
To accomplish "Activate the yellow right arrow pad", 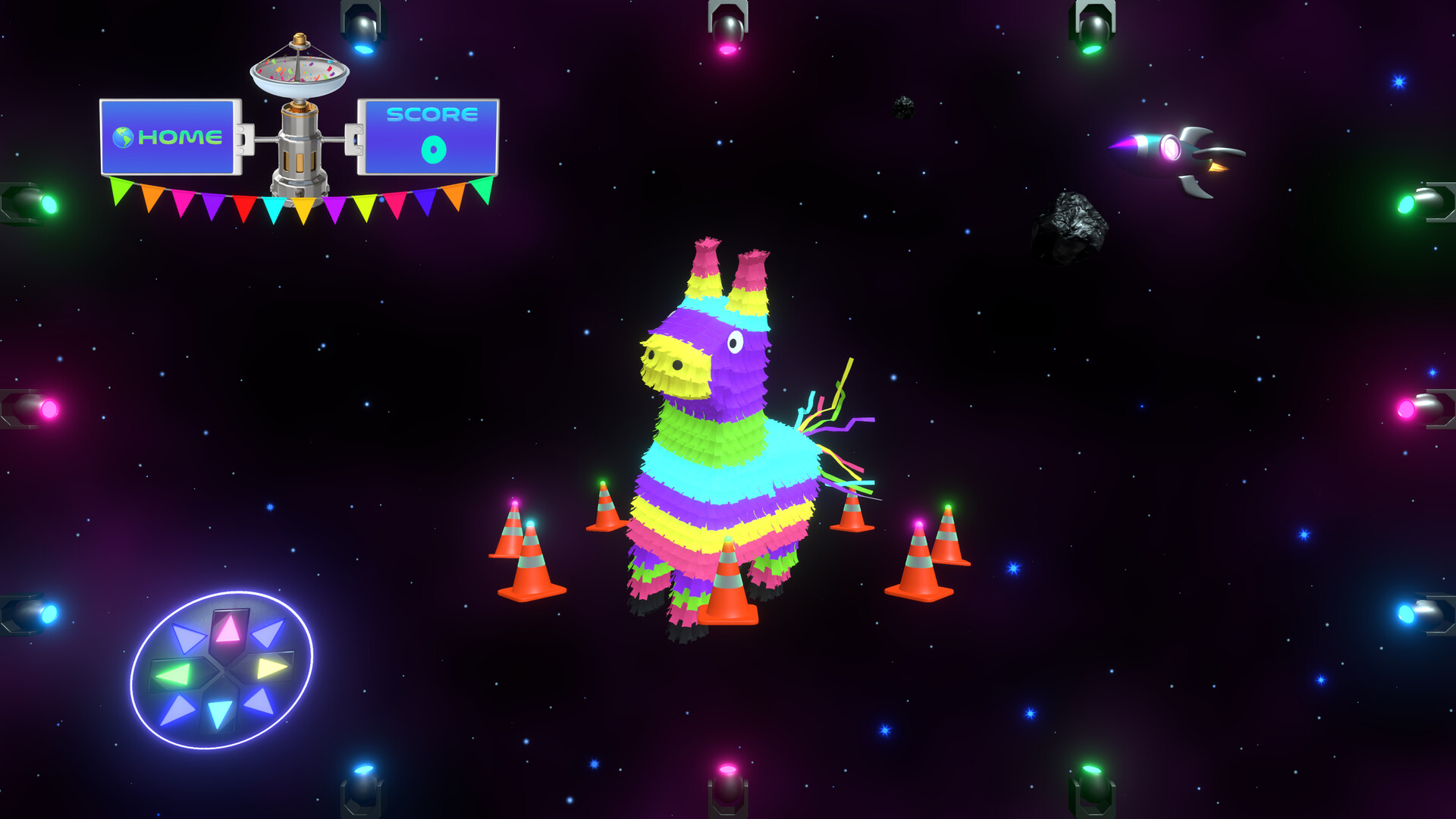I will 271,668.
